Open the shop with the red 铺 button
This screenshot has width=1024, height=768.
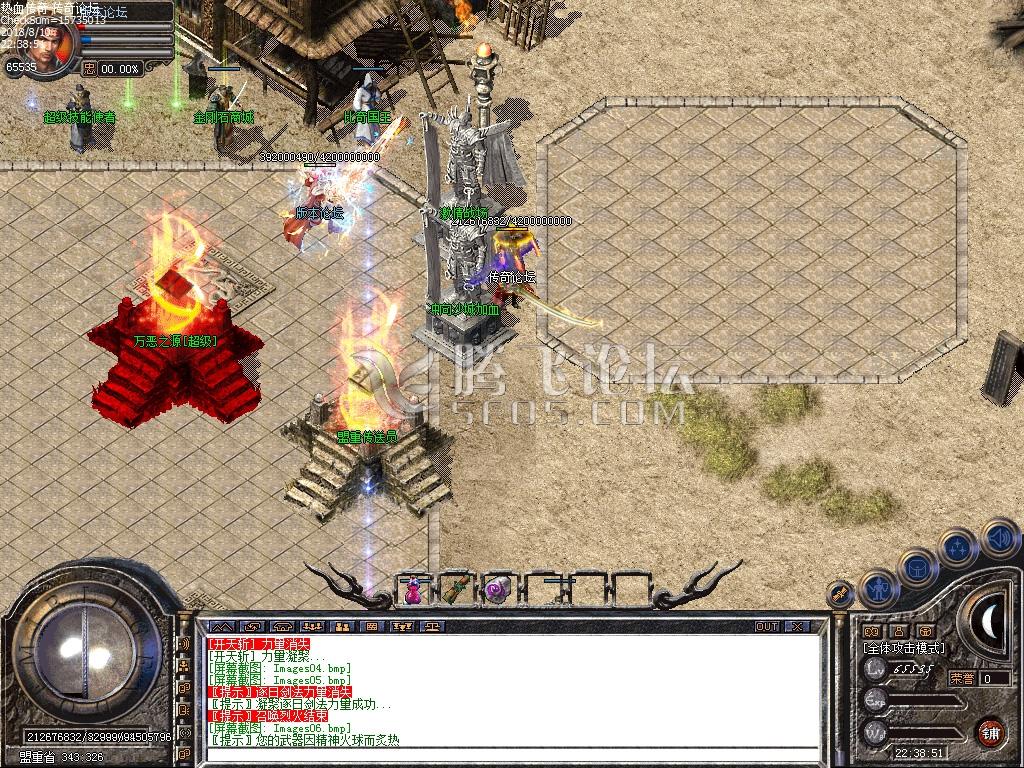pos(990,731)
